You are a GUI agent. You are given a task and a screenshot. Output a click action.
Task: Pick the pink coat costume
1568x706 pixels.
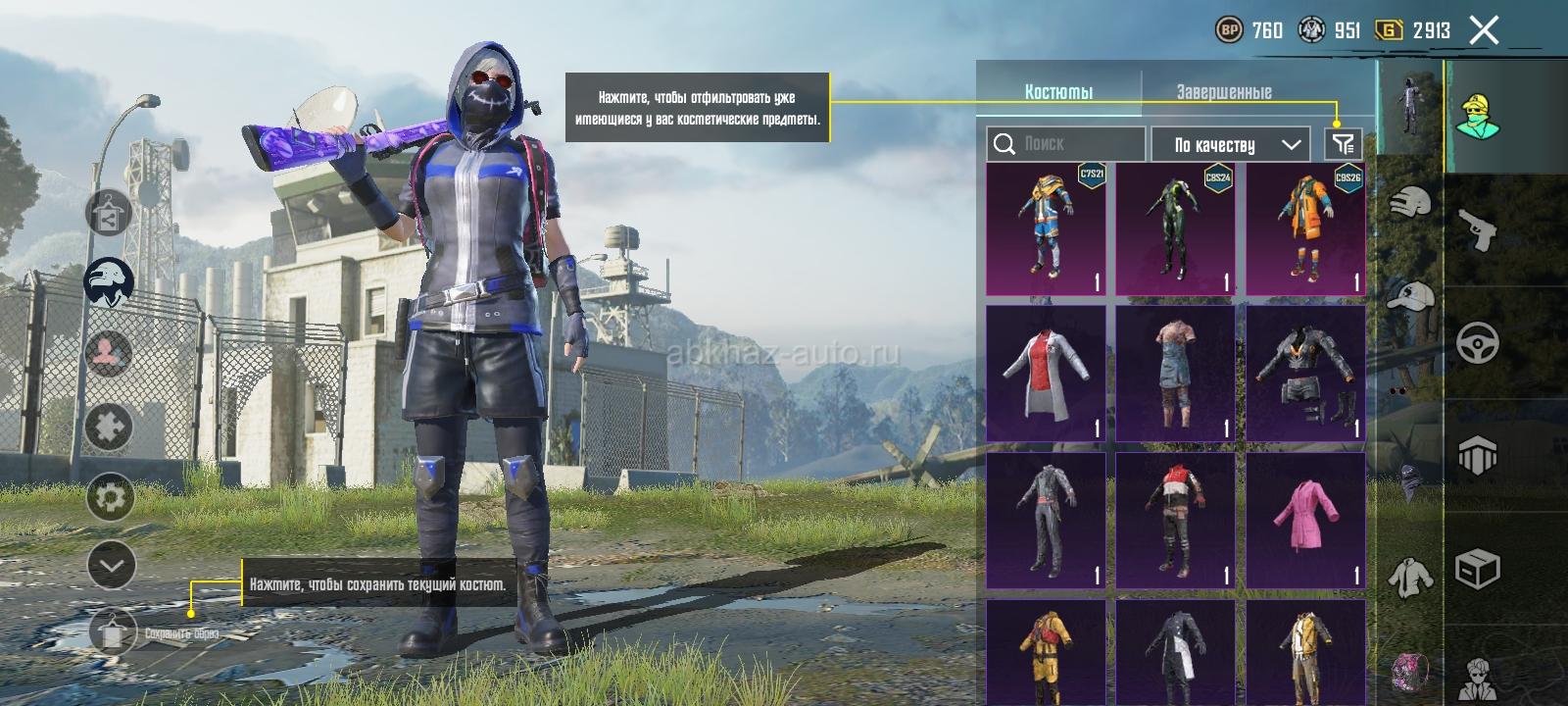click(x=1305, y=520)
